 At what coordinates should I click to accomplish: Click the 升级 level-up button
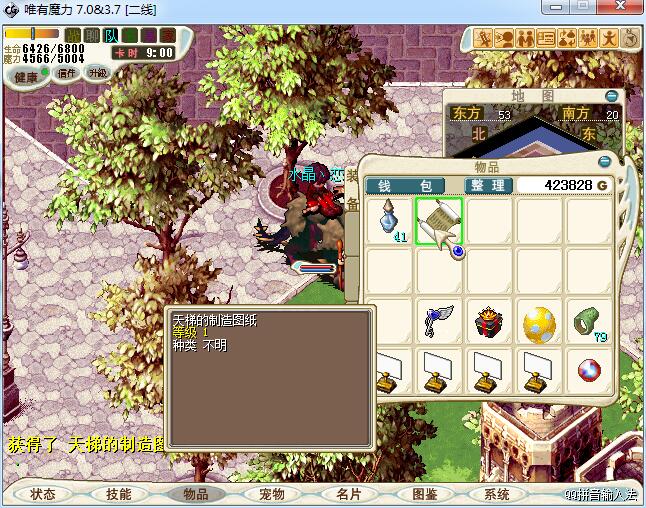point(97,73)
